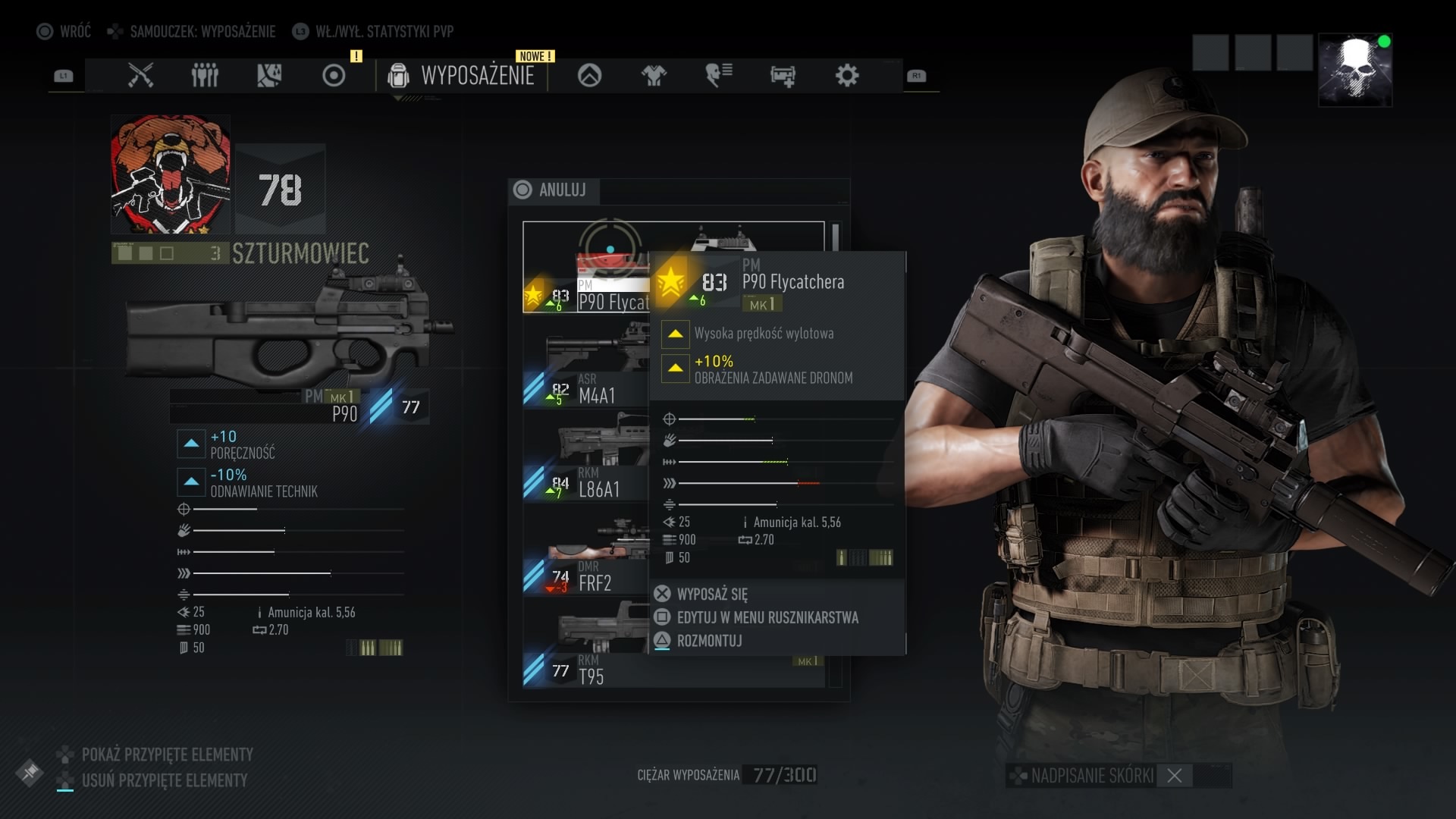This screenshot has height=819, width=1456.
Task: Open the crossed rifles tab
Action: pyautogui.click(x=140, y=75)
